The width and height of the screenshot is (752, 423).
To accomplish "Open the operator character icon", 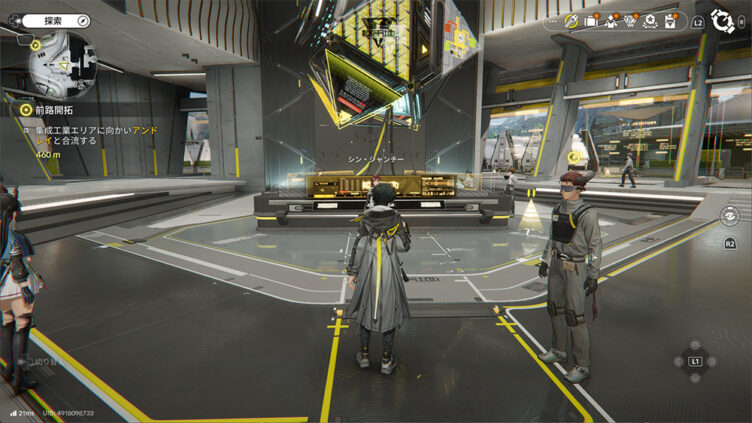I will (x=611, y=20).
